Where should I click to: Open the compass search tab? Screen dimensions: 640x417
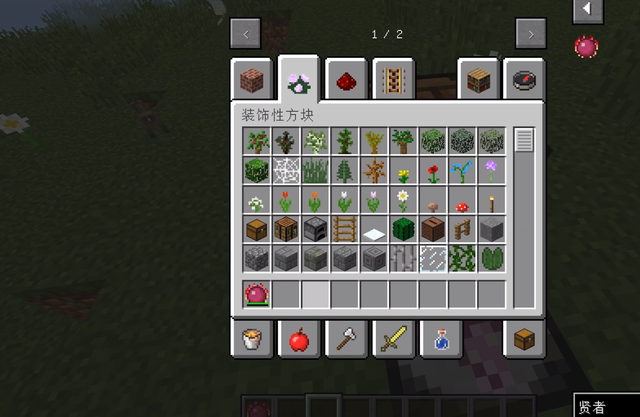[x=524, y=78]
